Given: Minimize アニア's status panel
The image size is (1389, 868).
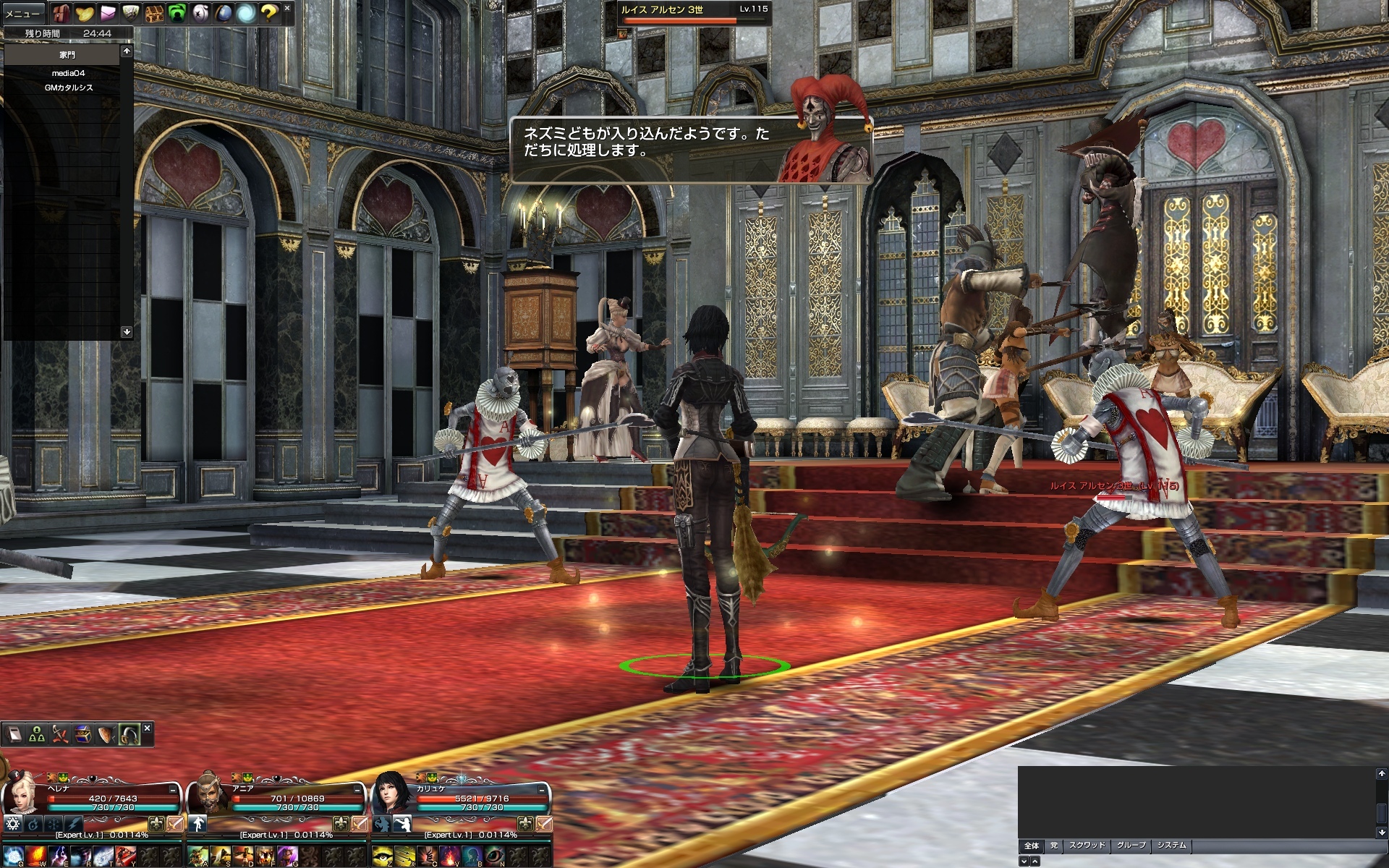Looking at the screenshot, I should click(x=357, y=790).
